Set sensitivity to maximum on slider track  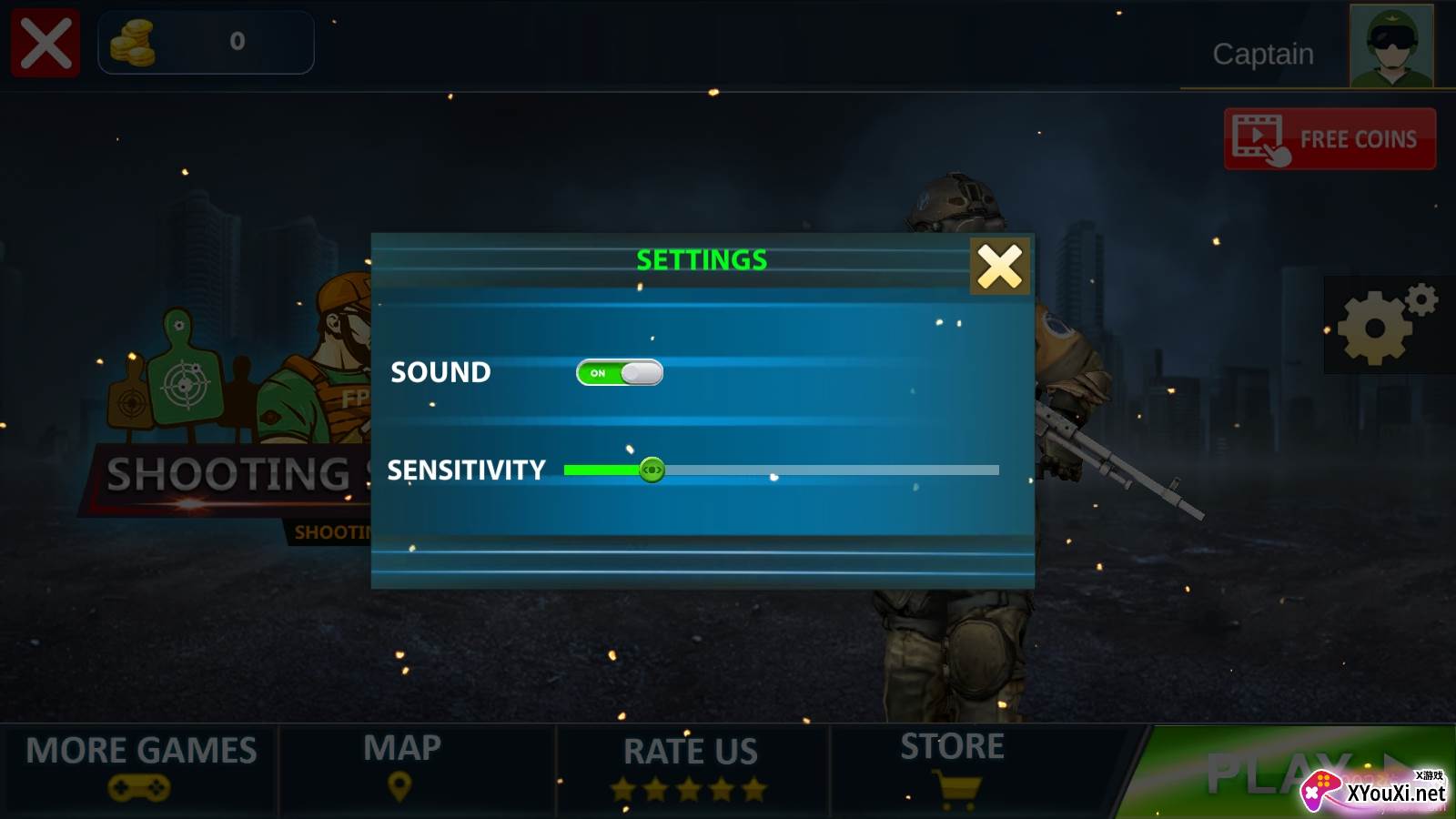point(996,470)
